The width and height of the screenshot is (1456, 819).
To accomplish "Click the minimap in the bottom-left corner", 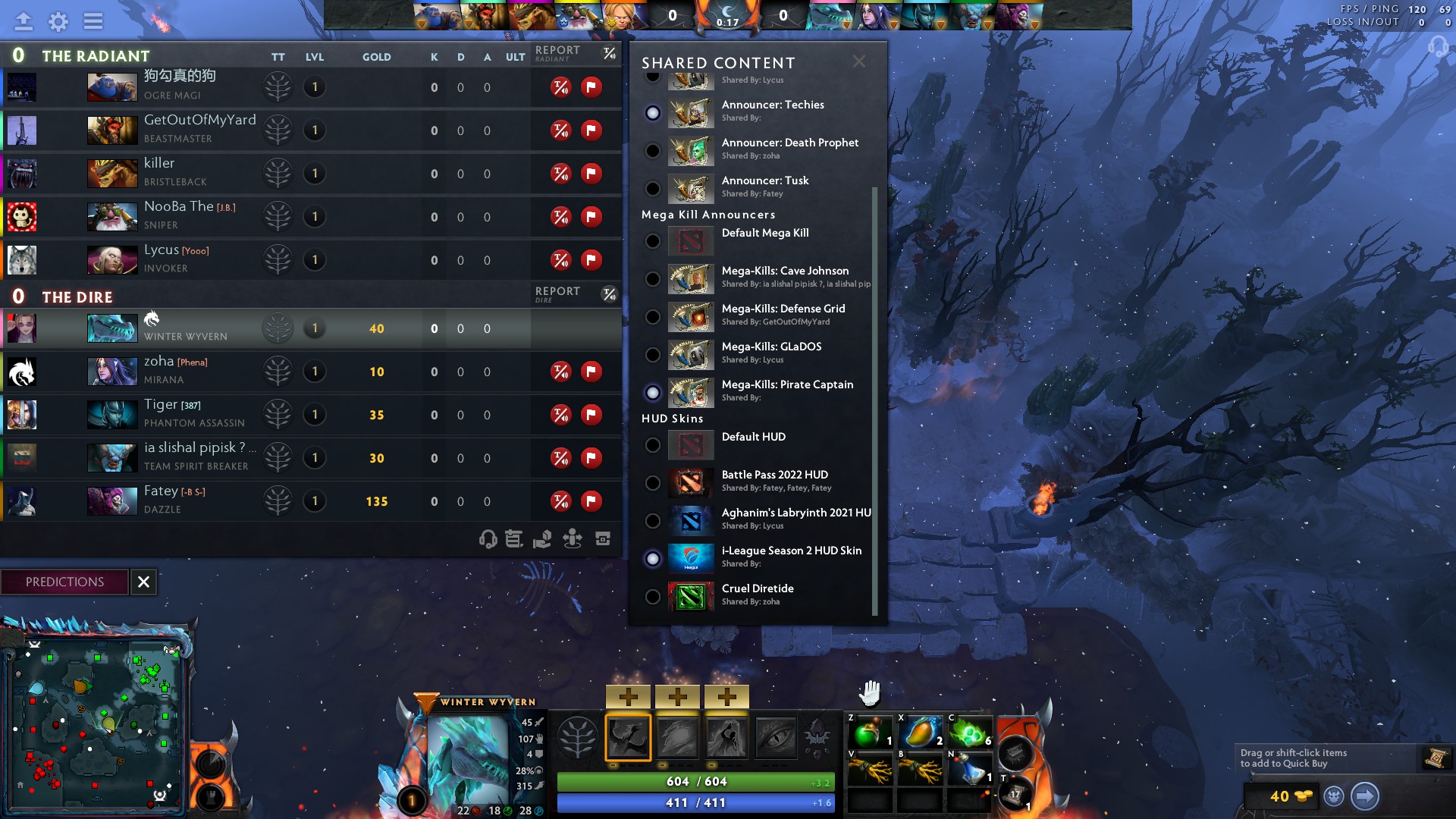I will tap(99, 724).
